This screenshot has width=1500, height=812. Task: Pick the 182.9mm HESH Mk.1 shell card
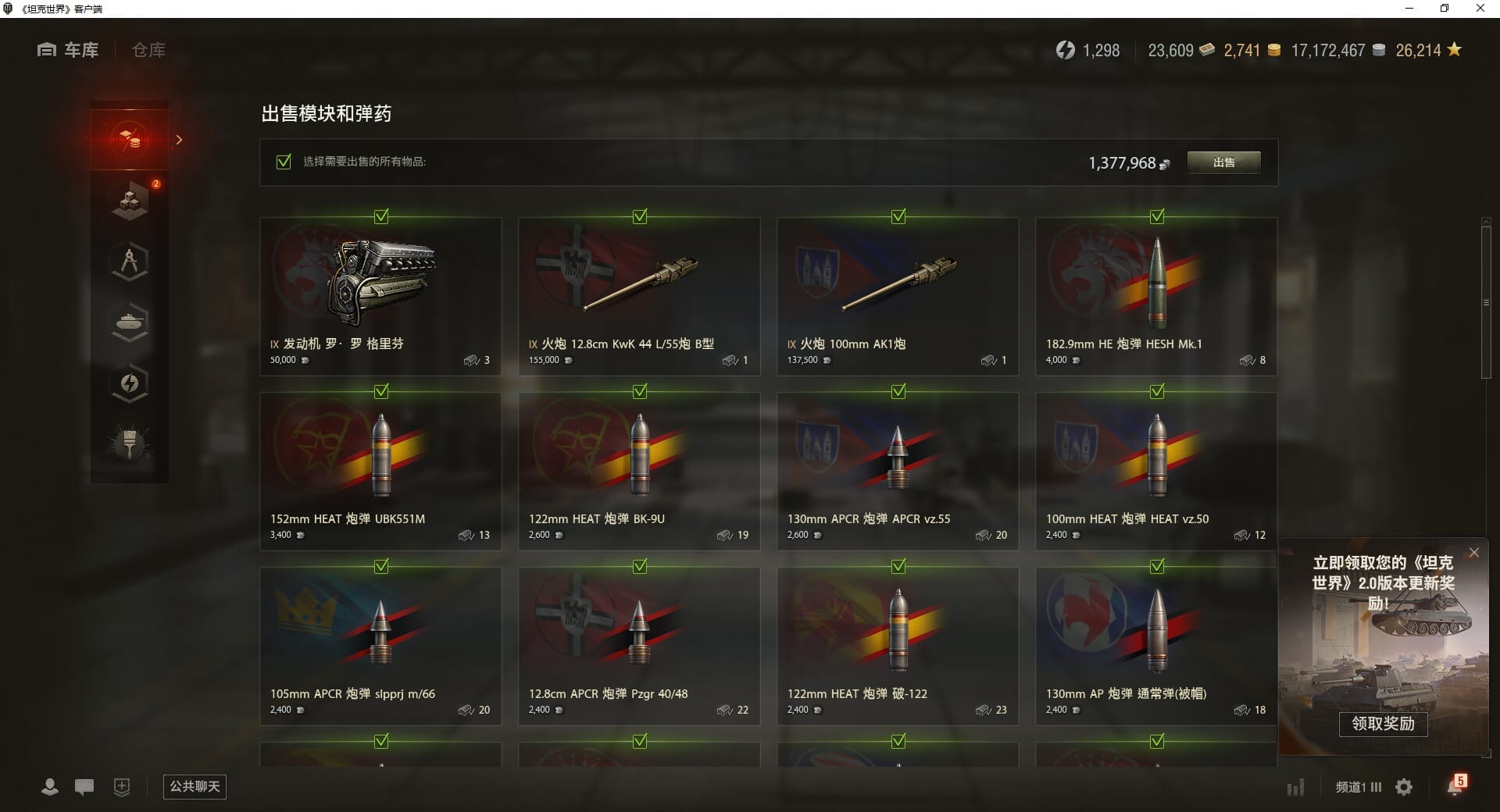click(1156, 297)
